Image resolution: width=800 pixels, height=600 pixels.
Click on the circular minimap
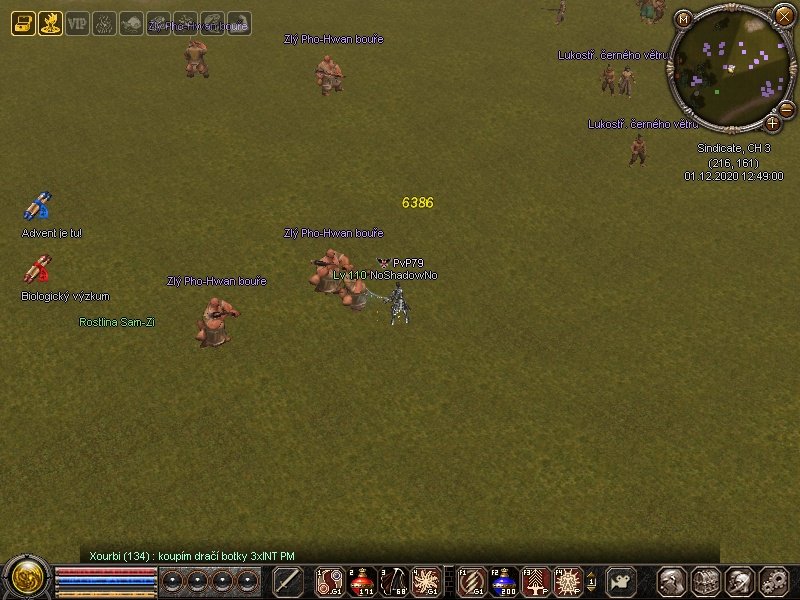point(728,66)
